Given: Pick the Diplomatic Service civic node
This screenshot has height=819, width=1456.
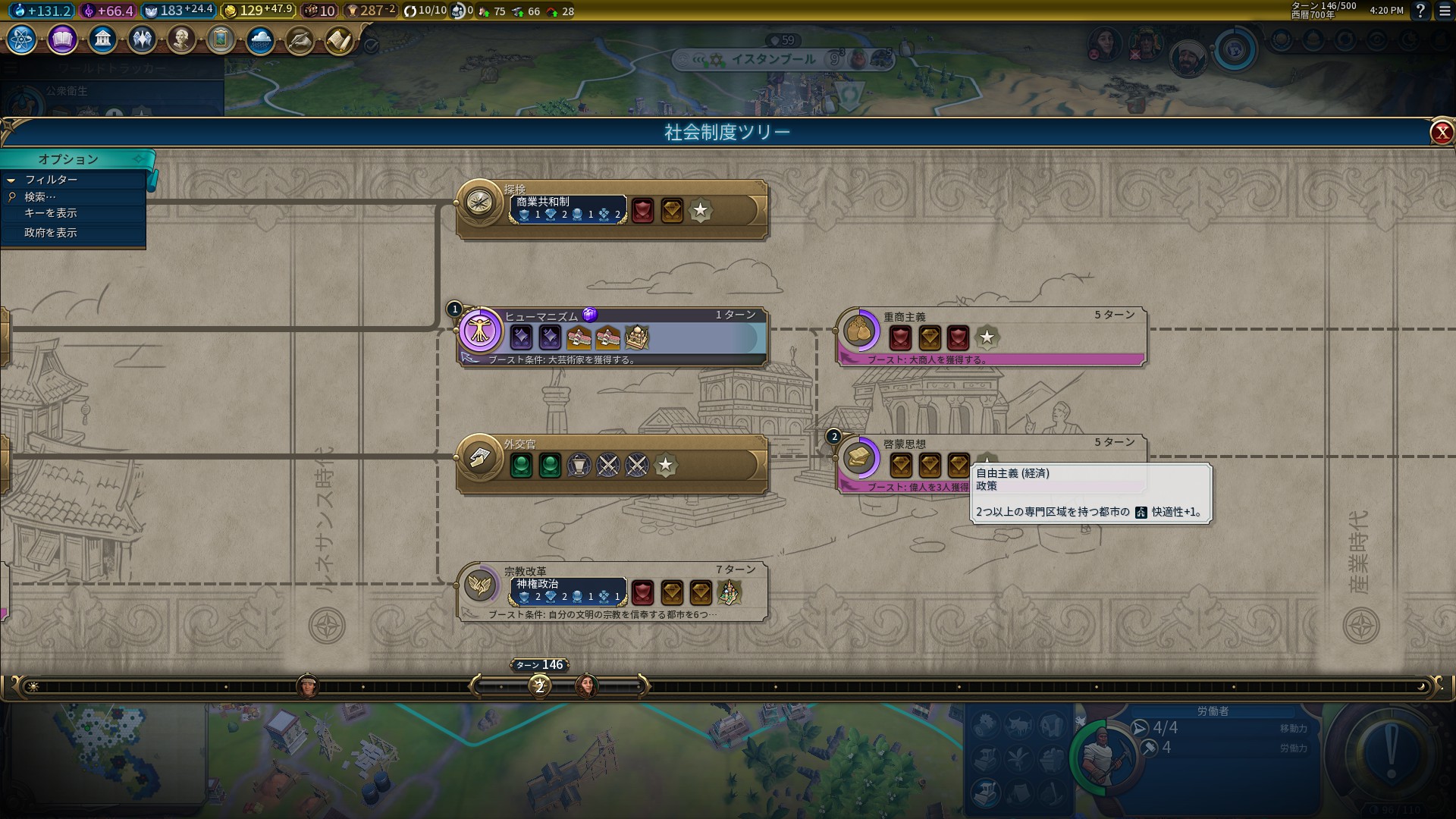Looking at the screenshot, I should point(481,458).
